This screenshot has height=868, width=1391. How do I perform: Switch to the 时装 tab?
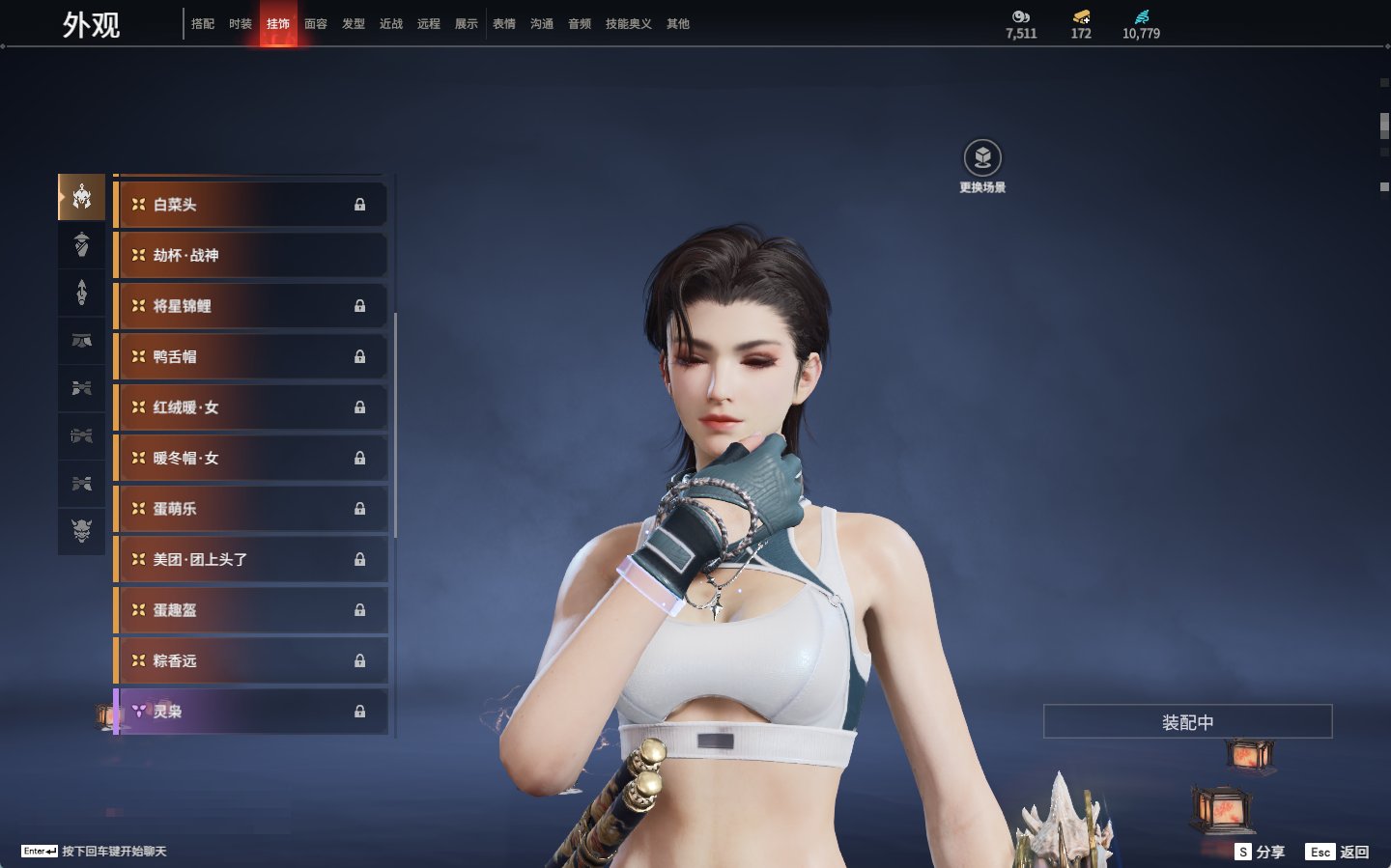pos(241,24)
